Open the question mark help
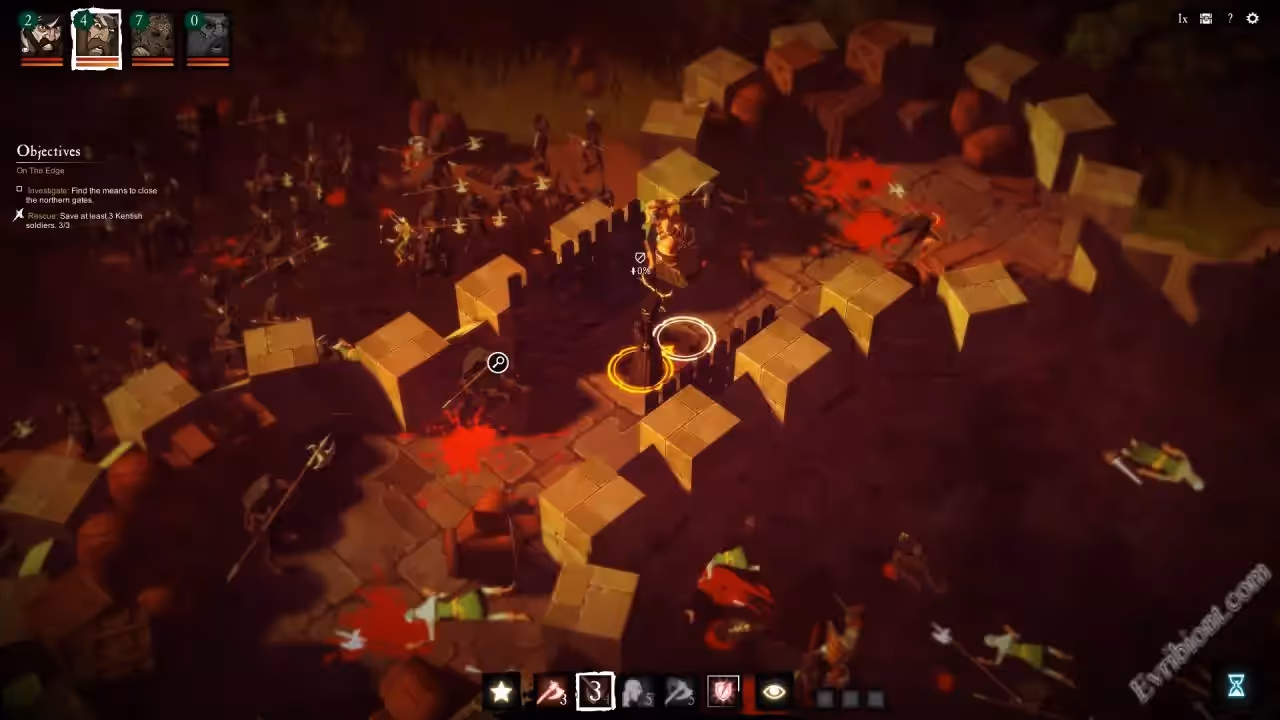 [1230, 18]
